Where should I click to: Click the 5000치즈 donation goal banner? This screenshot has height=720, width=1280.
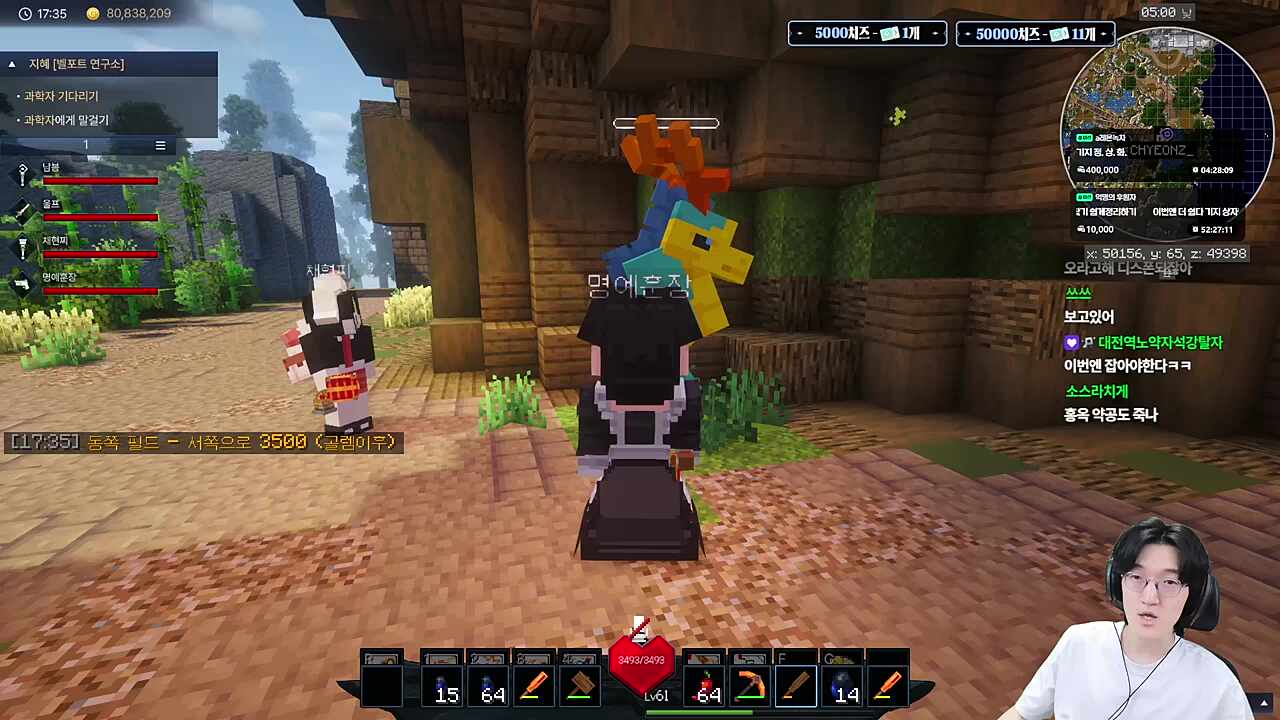tap(867, 34)
